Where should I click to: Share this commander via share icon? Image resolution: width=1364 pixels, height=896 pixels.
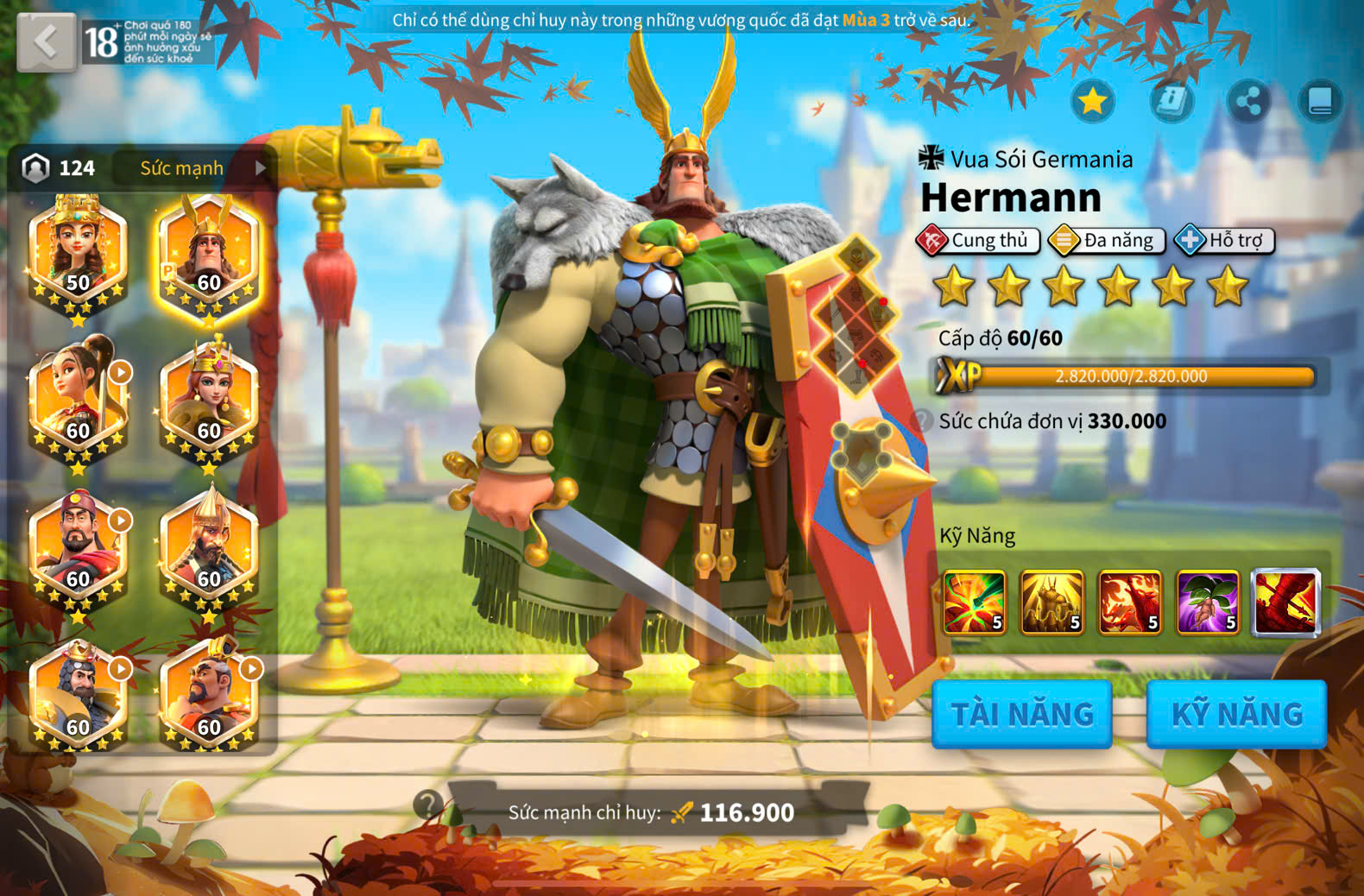click(1248, 102)
